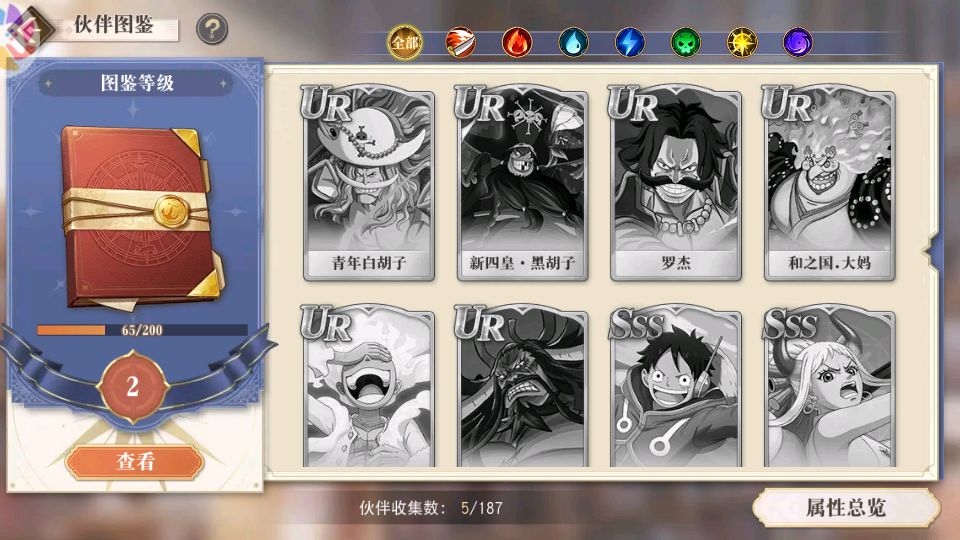Filter partners by blue water drop element
Image resolution: width=960 pixels, height=540 pixels.
pyautogui.click(x=573, y=42)
